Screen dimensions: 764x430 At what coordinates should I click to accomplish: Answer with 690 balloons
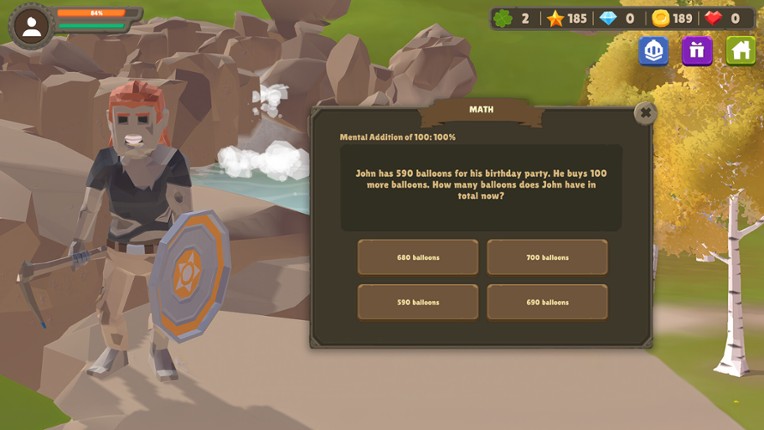(x=547, y=302)
